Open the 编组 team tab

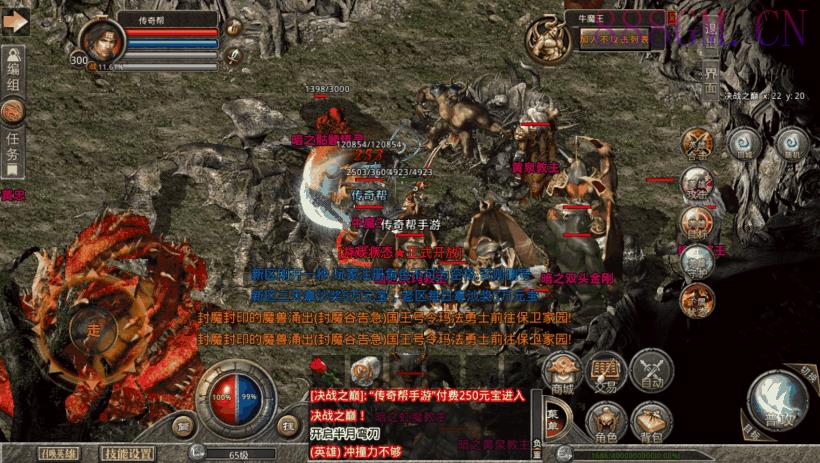(x=13, y=79)
